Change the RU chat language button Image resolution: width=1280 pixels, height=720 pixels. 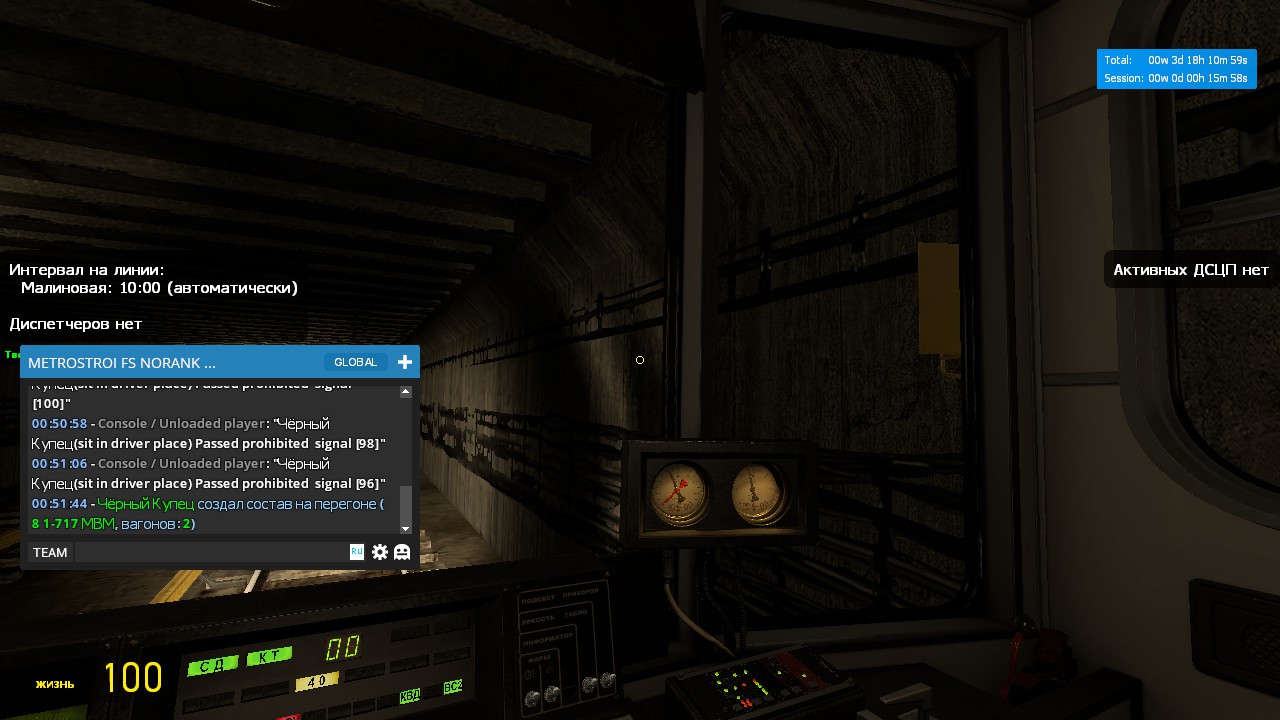point(357,551)
